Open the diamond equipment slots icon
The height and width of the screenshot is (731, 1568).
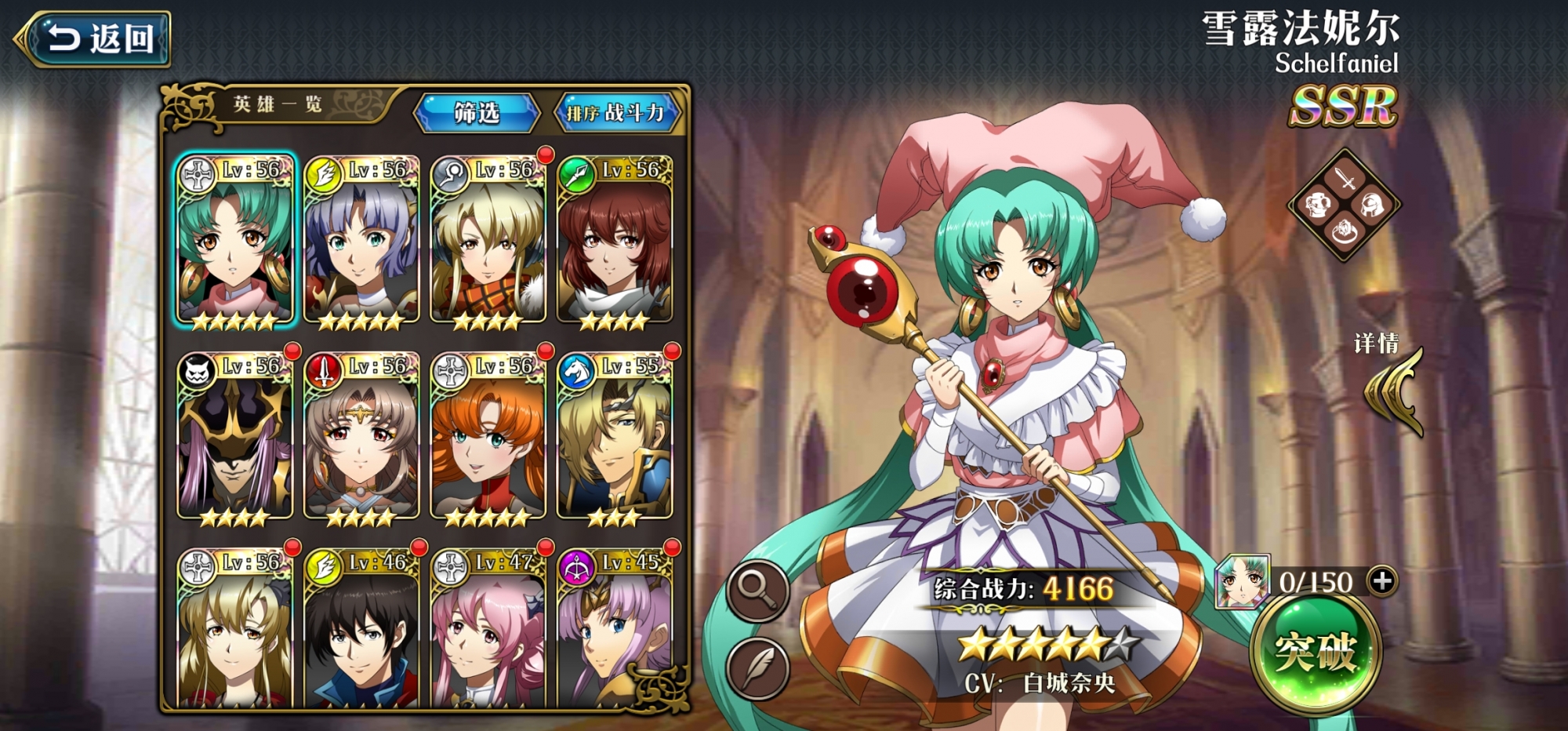coord(1345,205)
